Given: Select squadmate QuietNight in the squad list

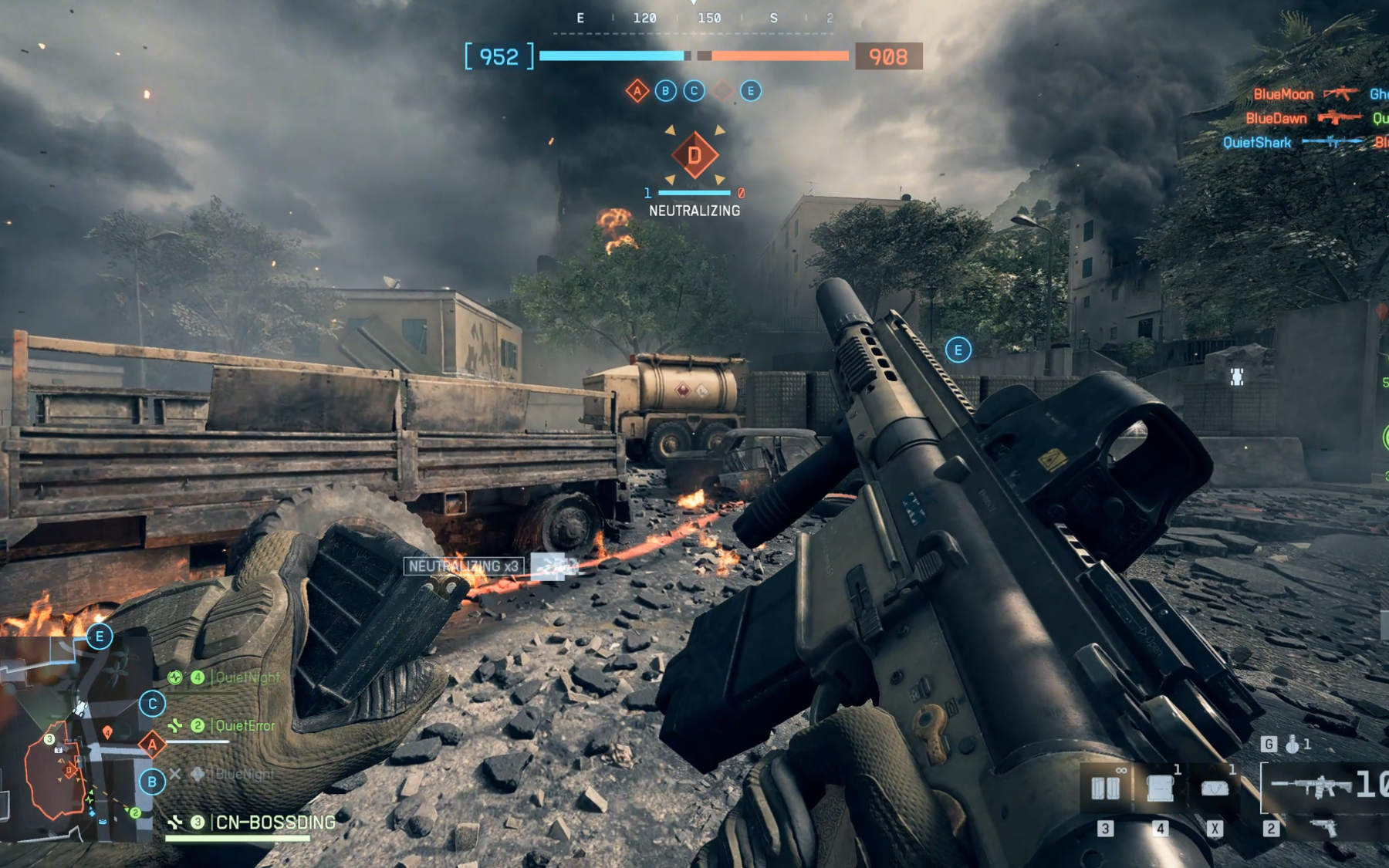Looking at the screenshot, I should click(247, 678).
